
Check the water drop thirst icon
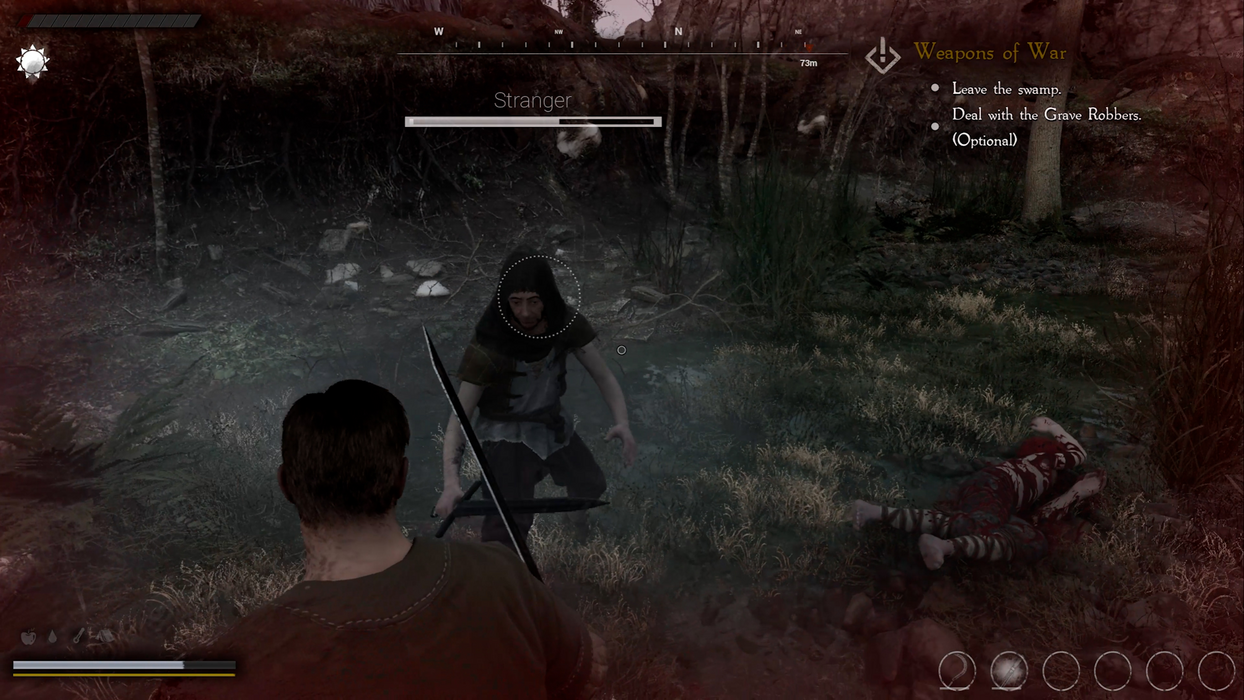point(52,637)
